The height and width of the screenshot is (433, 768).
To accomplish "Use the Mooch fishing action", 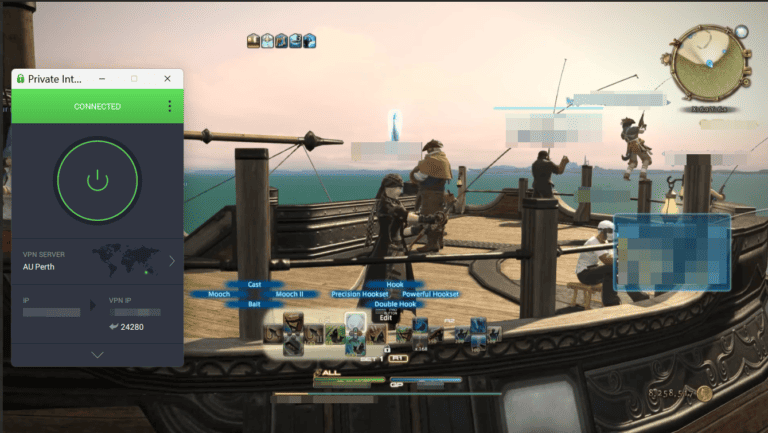I will point(219,294).
